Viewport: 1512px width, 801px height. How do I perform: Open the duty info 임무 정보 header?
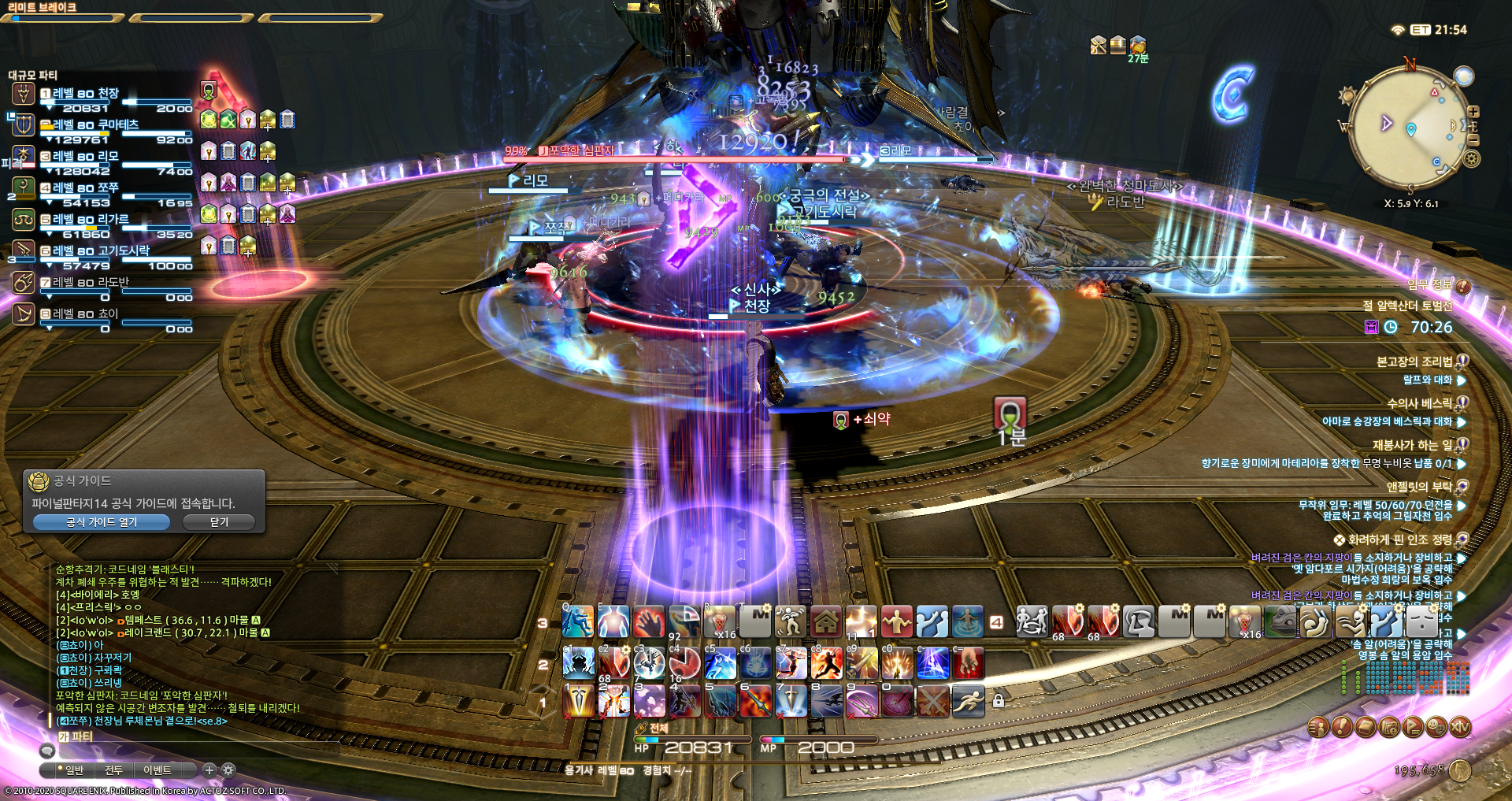tap(1430, 285)
